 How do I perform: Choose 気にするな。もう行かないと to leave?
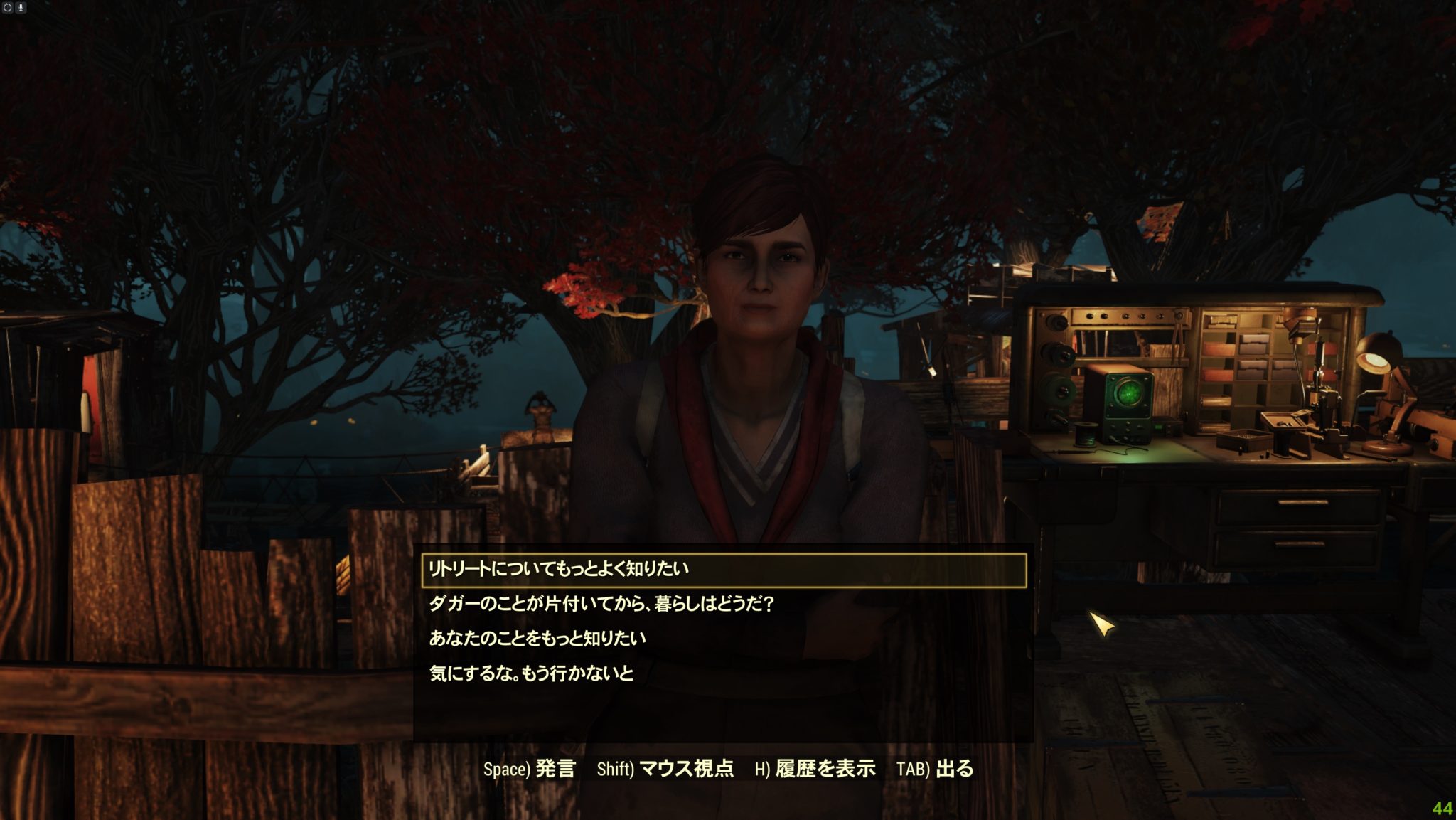(x=531, y=673)
